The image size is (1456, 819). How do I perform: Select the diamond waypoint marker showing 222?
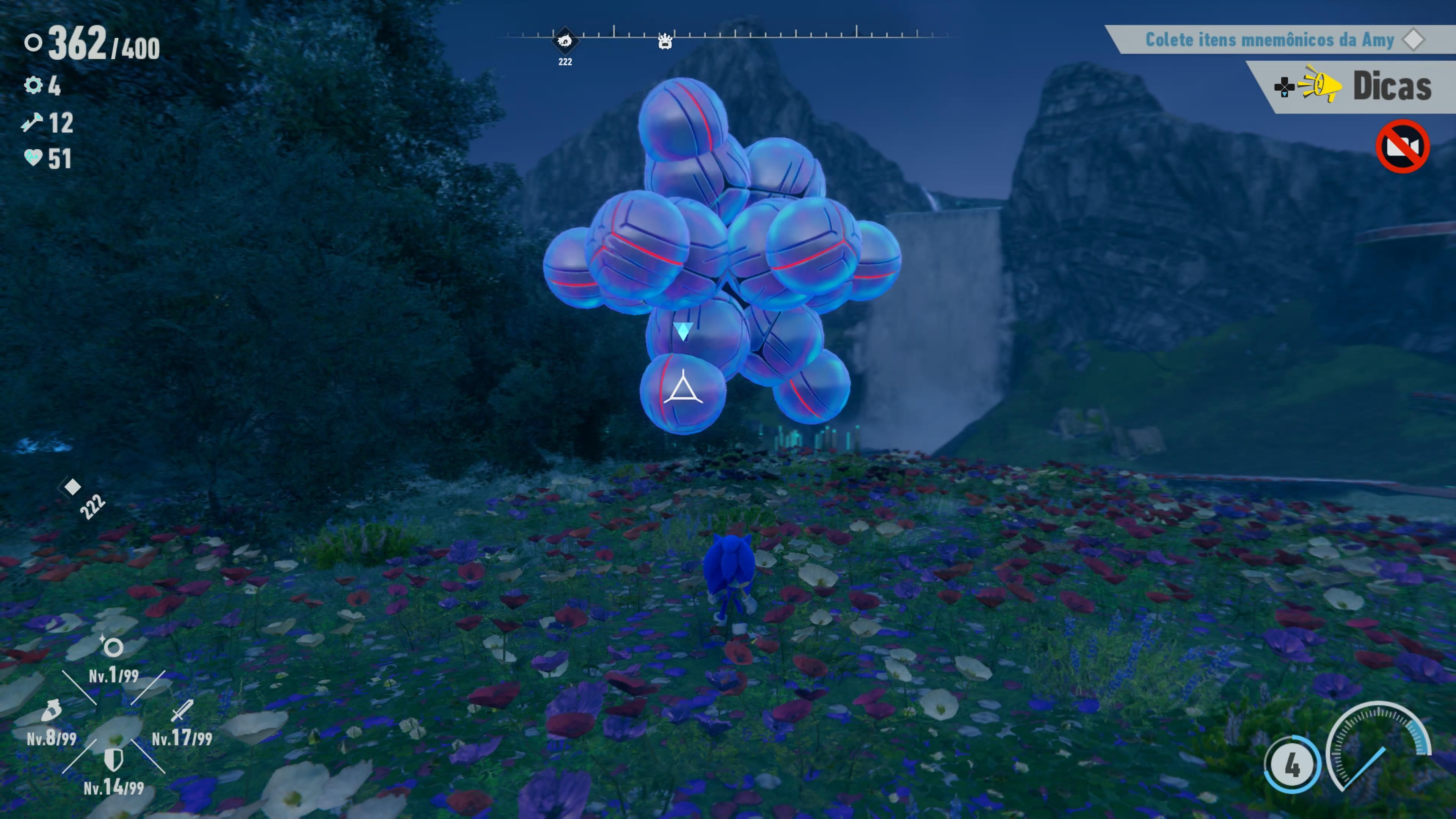72,486
